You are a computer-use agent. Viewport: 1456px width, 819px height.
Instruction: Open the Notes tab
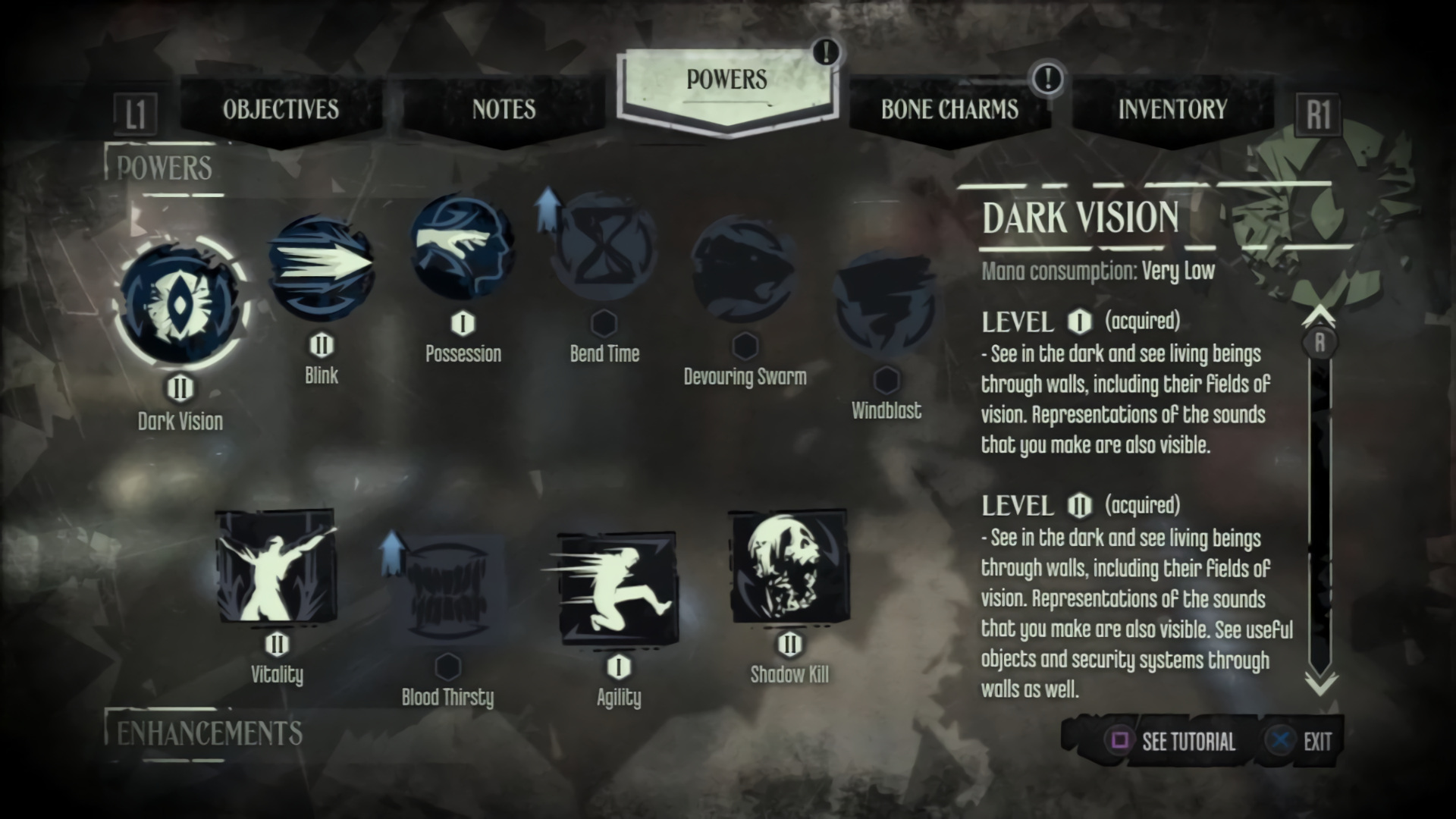(504, 110)
